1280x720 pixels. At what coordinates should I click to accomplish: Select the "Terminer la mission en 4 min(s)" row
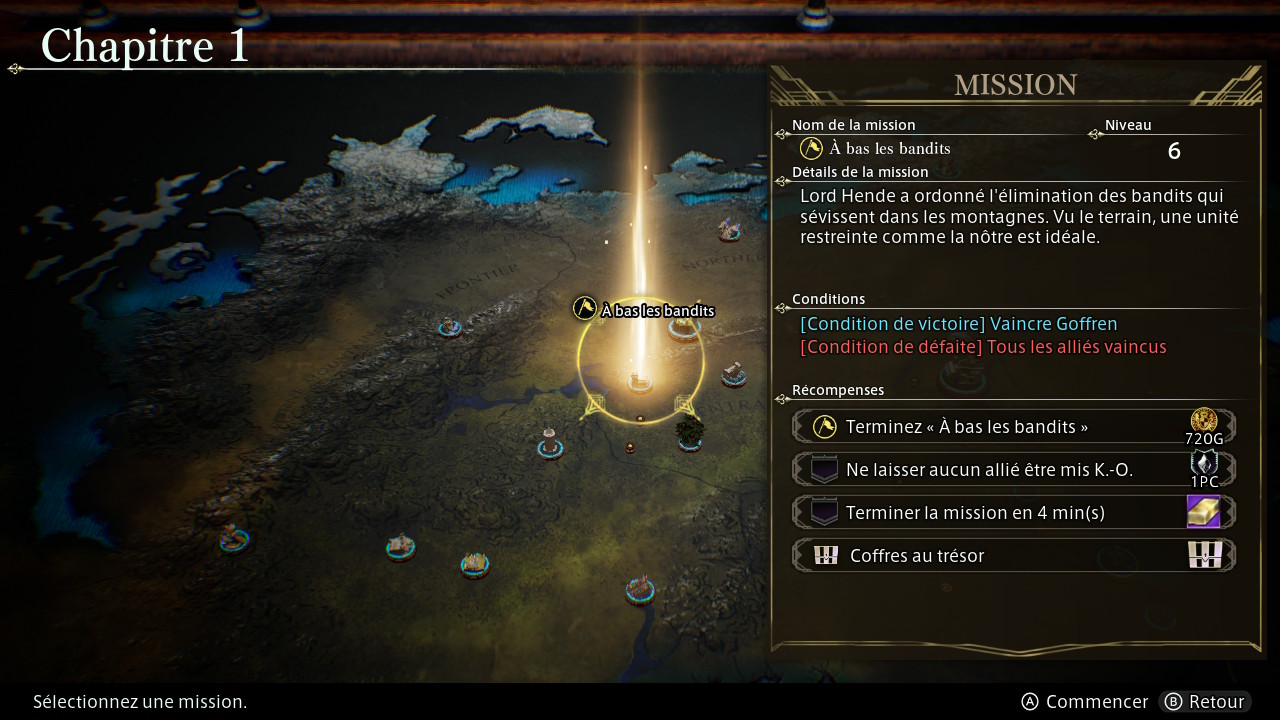[1013, 513]
